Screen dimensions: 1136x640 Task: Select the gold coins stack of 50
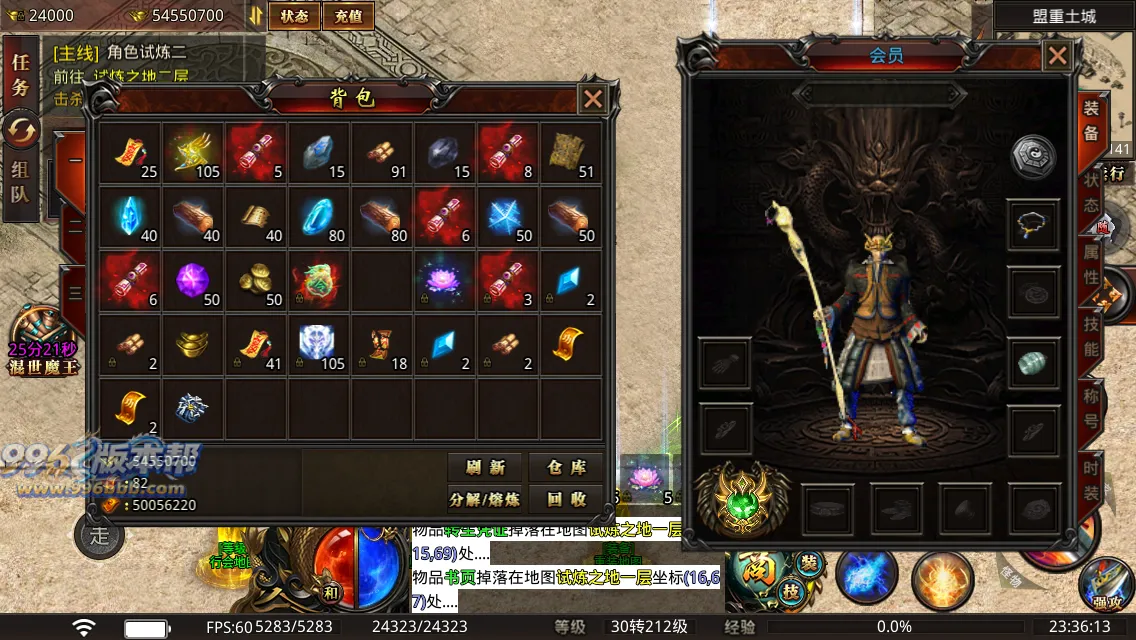255,280
